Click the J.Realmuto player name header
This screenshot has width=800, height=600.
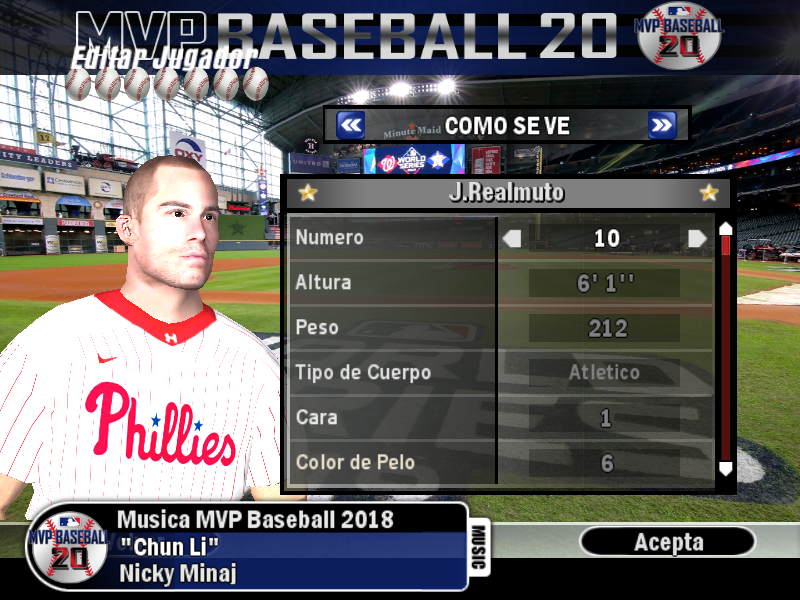point(507,192)
